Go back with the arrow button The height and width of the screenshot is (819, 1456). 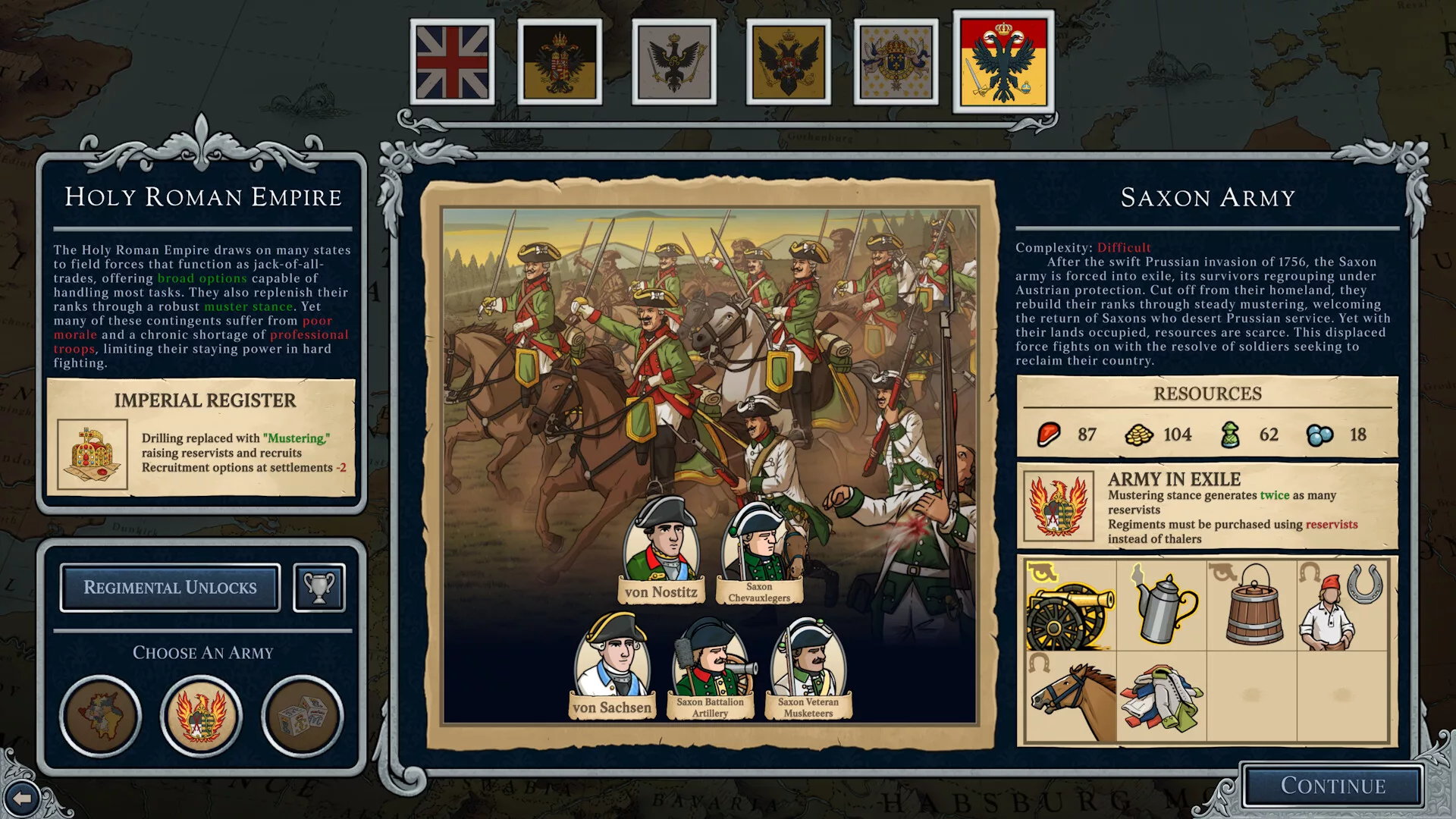[22, 798]
